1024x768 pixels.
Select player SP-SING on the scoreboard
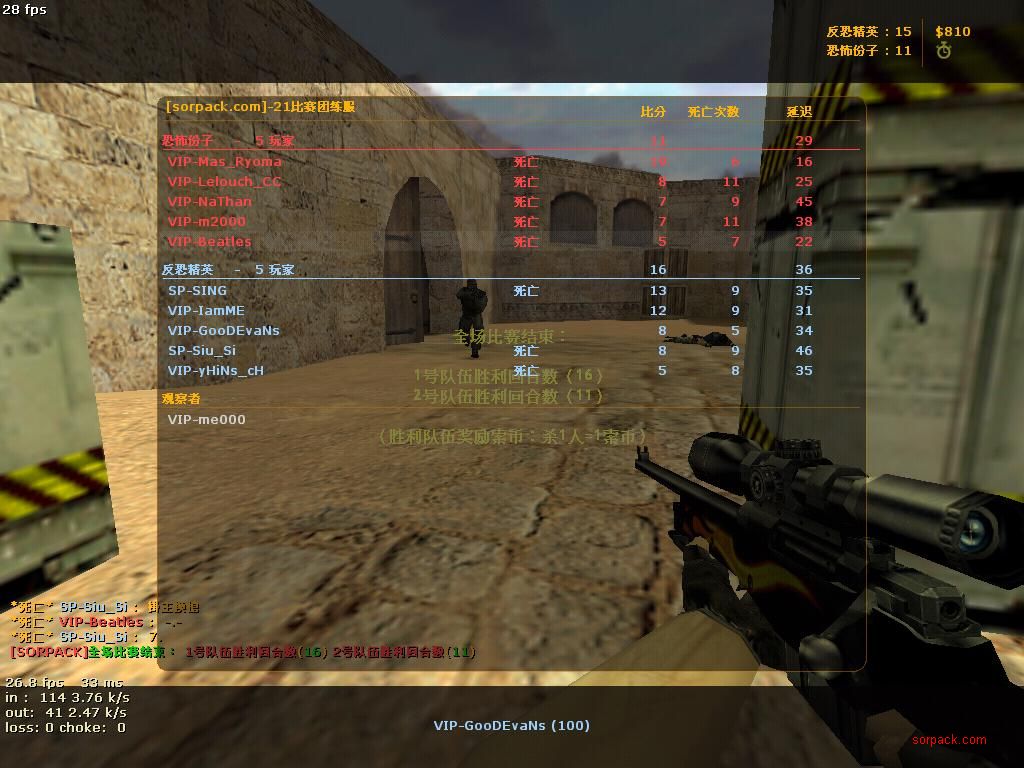[198, 291]
